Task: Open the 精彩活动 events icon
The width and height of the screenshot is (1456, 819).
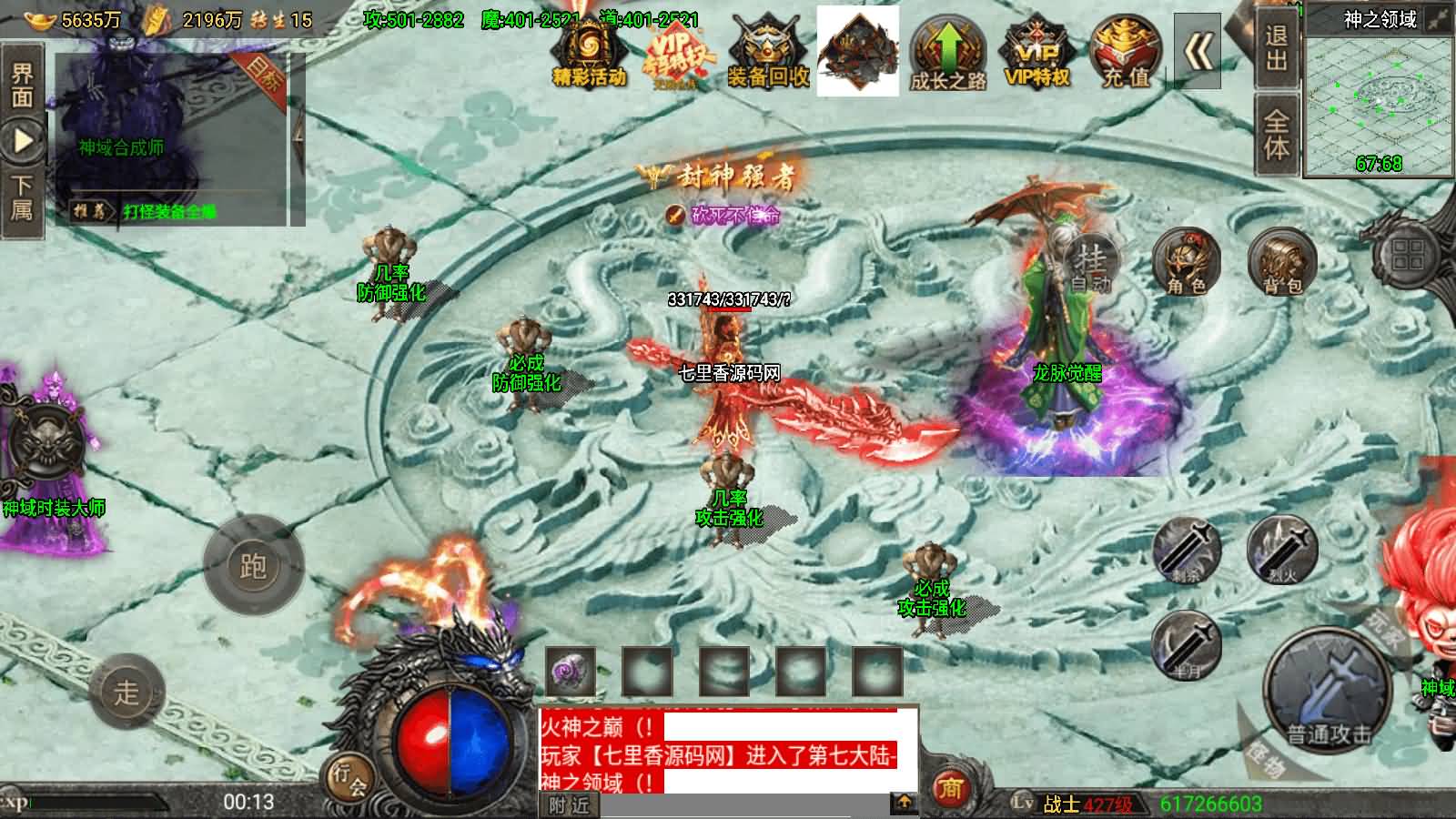Action: tap(589, 53)
